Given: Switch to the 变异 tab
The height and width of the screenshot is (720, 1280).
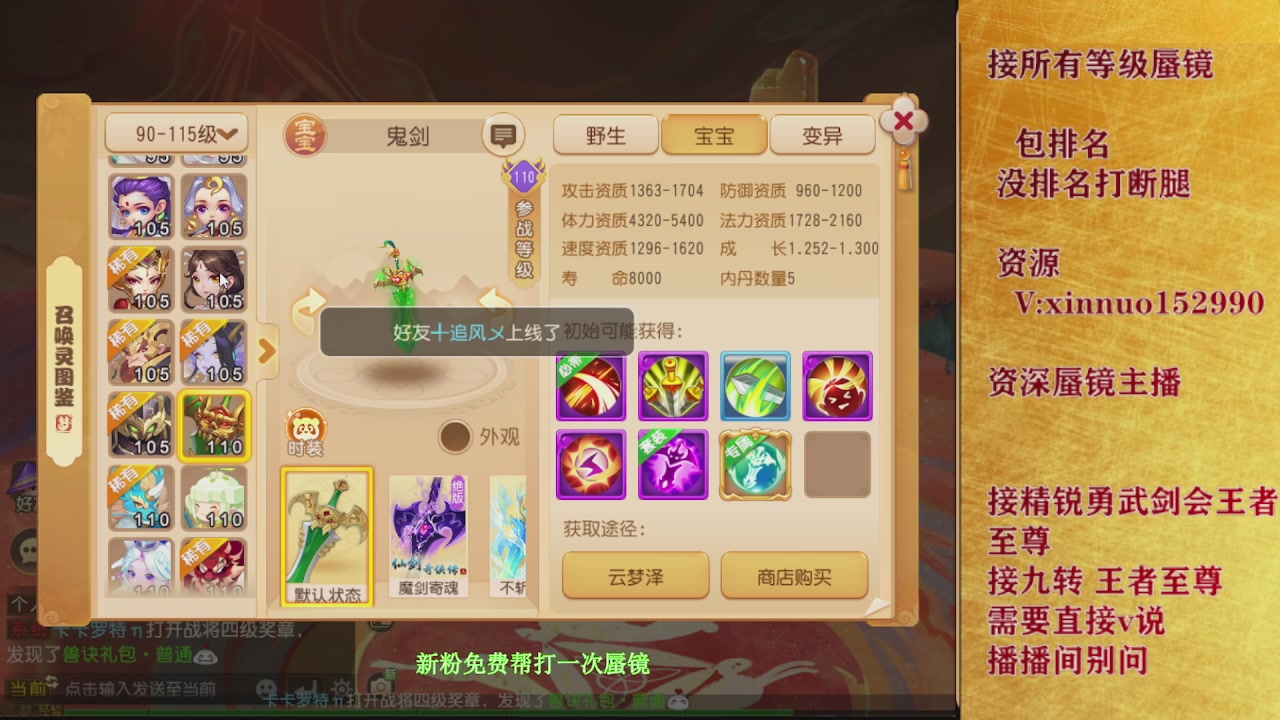Looking at the screenshot, I should (x=822, y=134).
